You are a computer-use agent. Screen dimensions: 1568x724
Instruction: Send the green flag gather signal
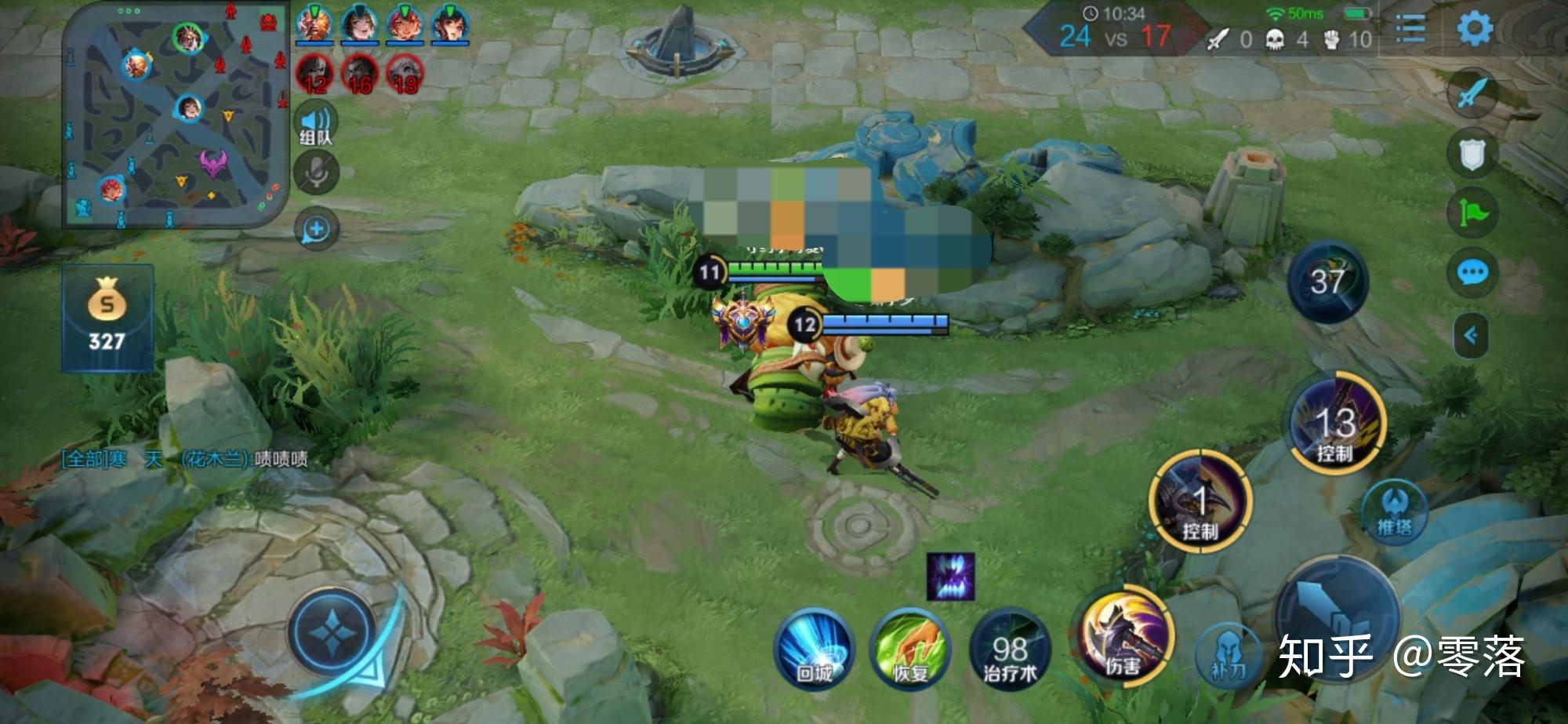coord(1472,213)
